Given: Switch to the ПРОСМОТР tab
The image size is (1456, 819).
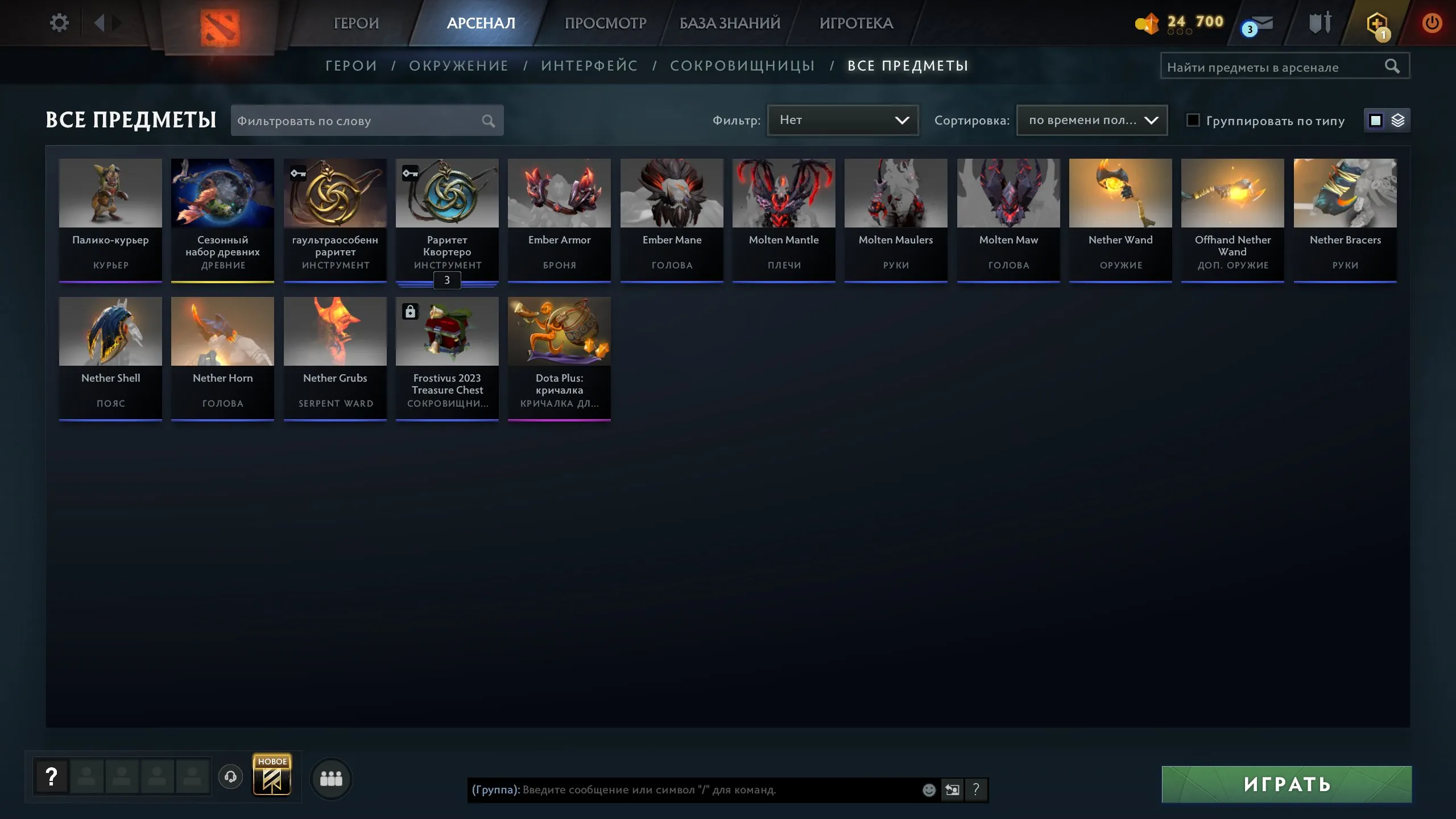Looking at the screenshot, I should [605, 23].
